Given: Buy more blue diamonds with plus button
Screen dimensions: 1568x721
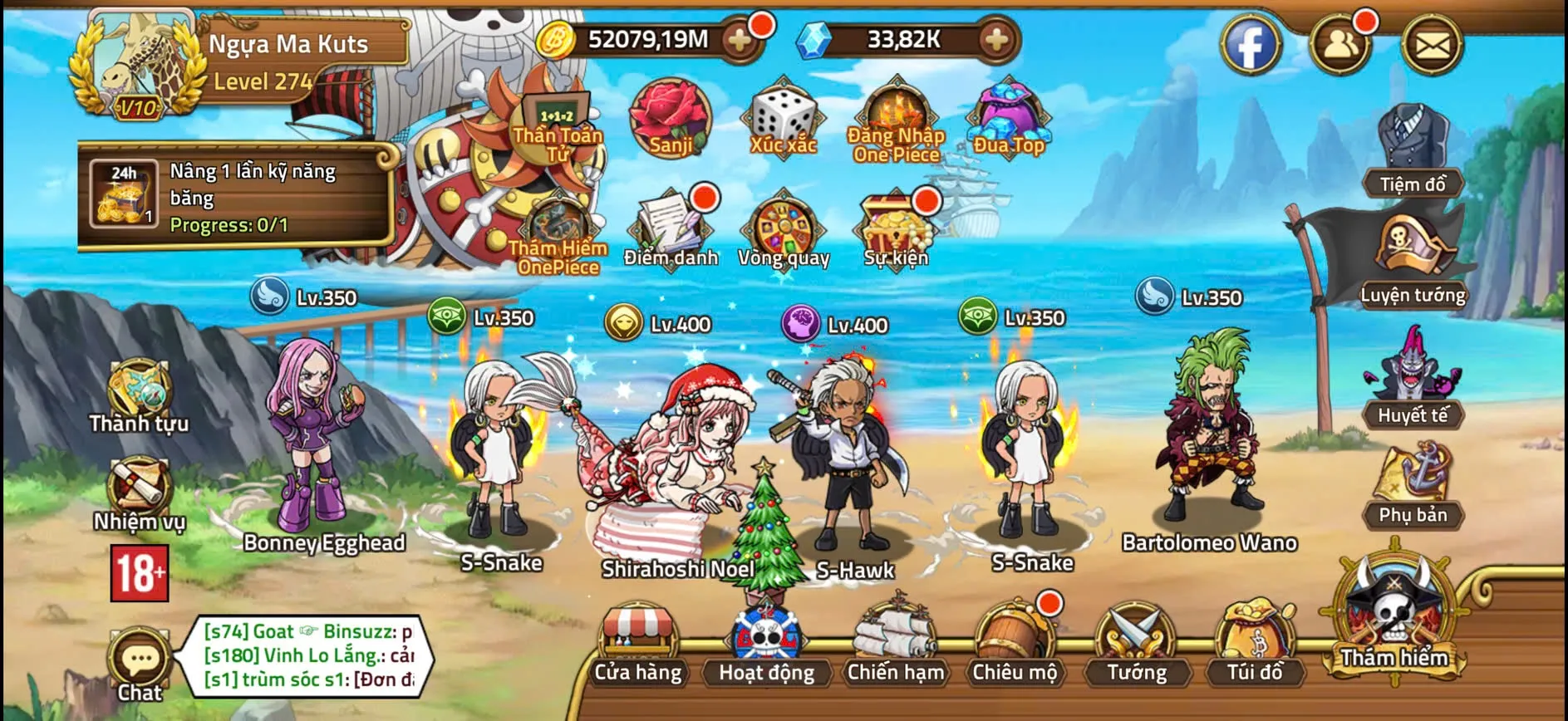Looking at the screenshot, I should [995, 39].
